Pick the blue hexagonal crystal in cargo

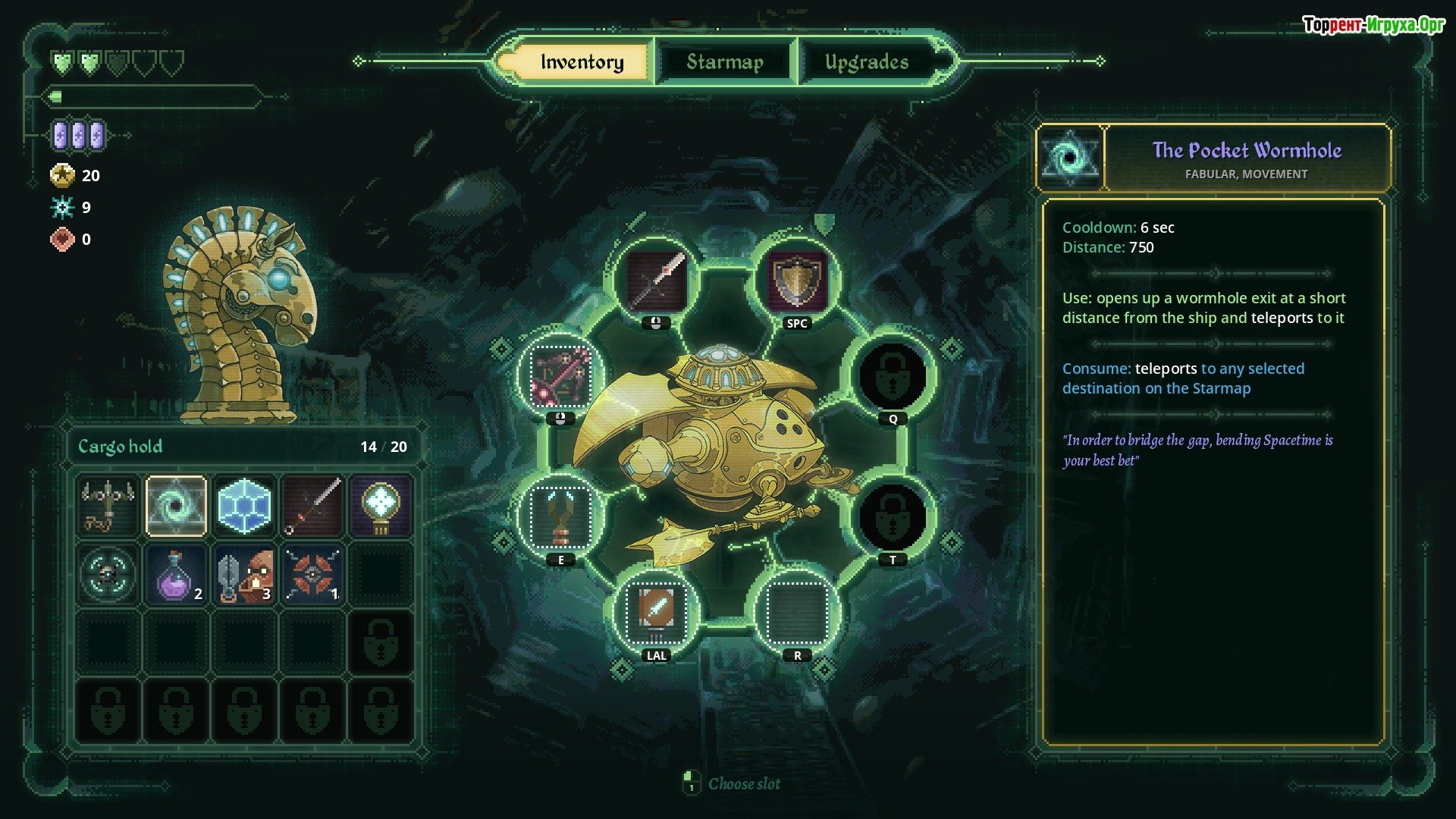243,506
